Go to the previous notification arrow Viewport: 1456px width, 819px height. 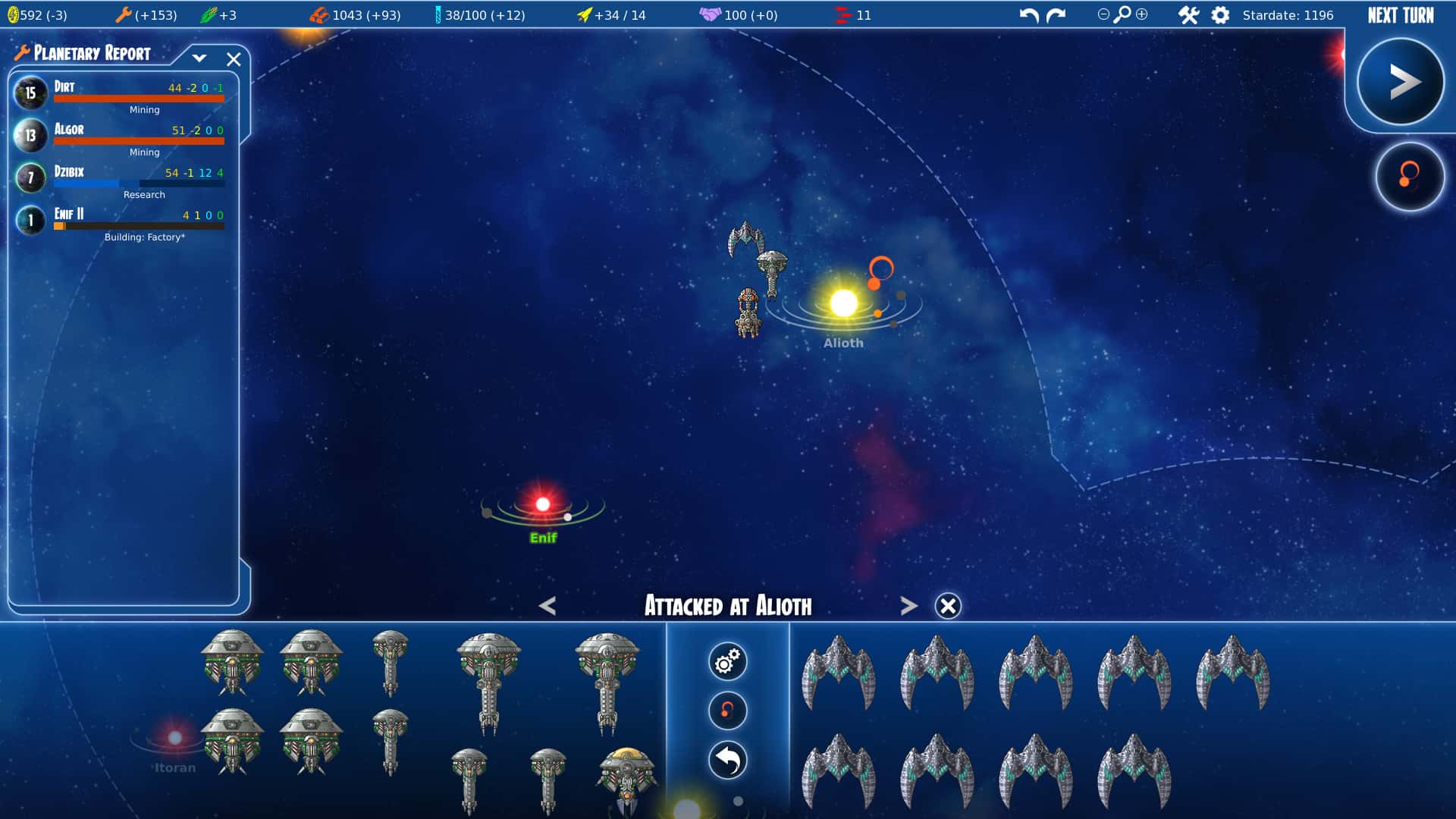click(x=548, y=606)
